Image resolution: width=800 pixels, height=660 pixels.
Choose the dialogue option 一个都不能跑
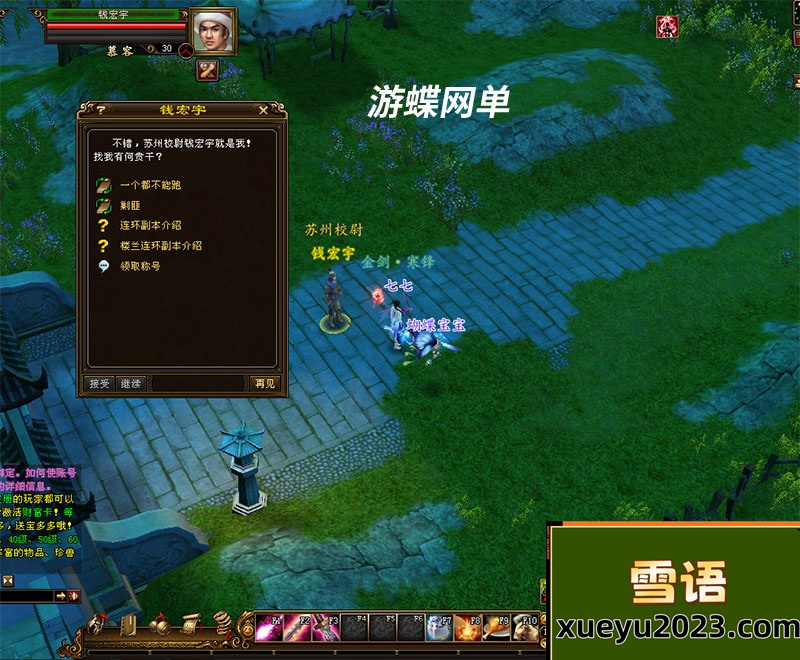coord(150,185)
